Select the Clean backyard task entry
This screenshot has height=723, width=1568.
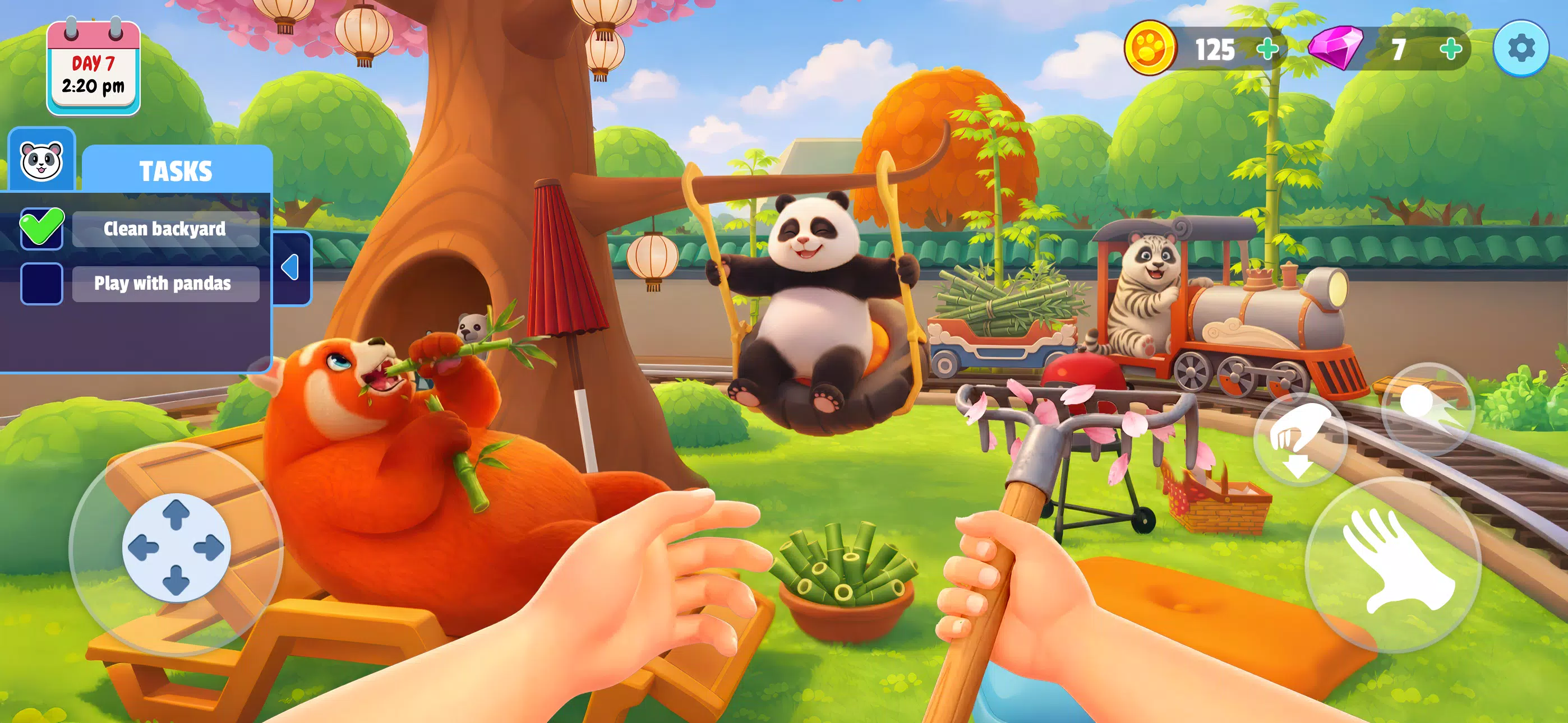point(165,229)
